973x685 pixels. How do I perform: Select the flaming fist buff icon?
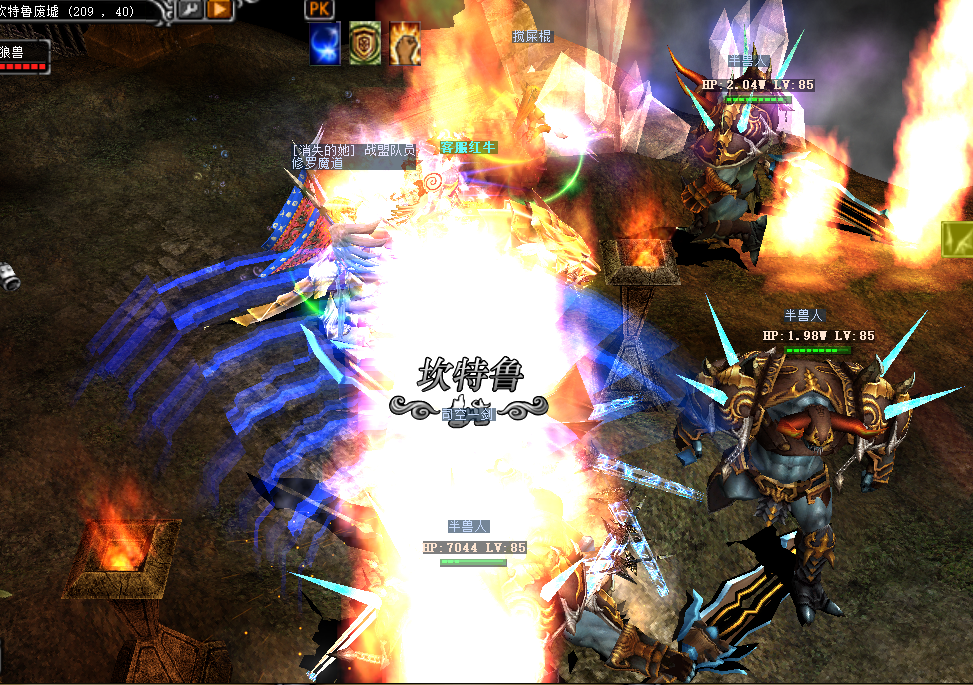click(403, 44)
